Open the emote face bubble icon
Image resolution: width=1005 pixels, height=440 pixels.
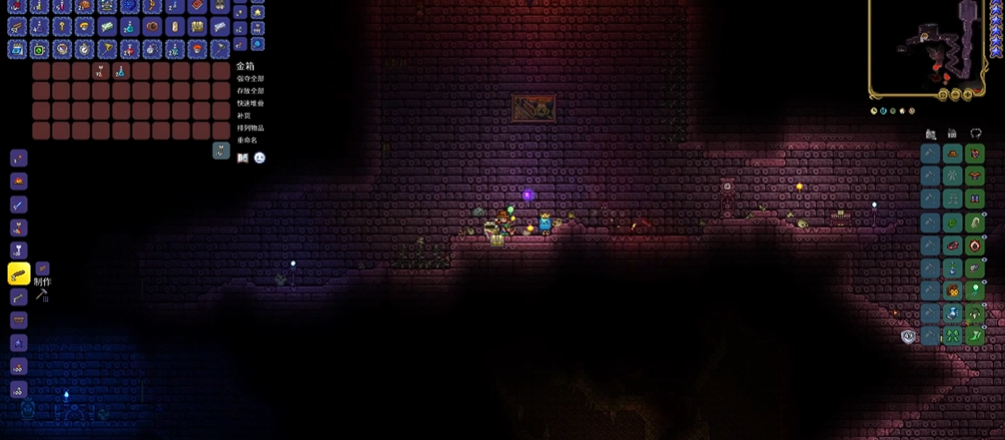(x=259, y=157)
